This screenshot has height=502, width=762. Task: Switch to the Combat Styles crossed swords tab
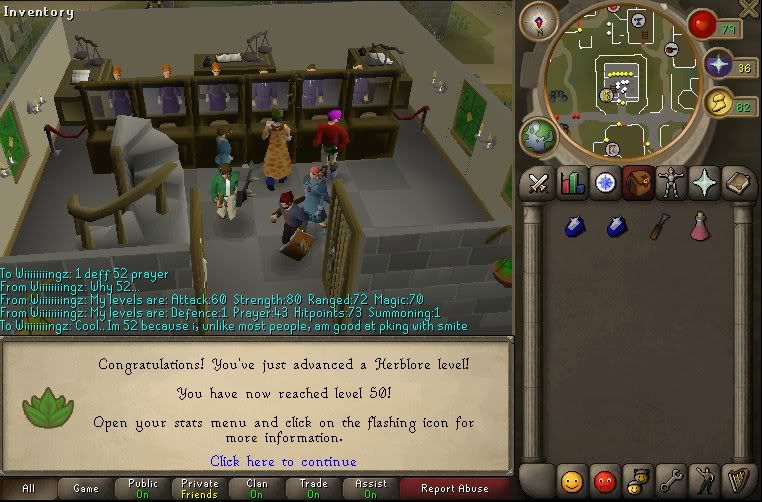click(540, 183)
